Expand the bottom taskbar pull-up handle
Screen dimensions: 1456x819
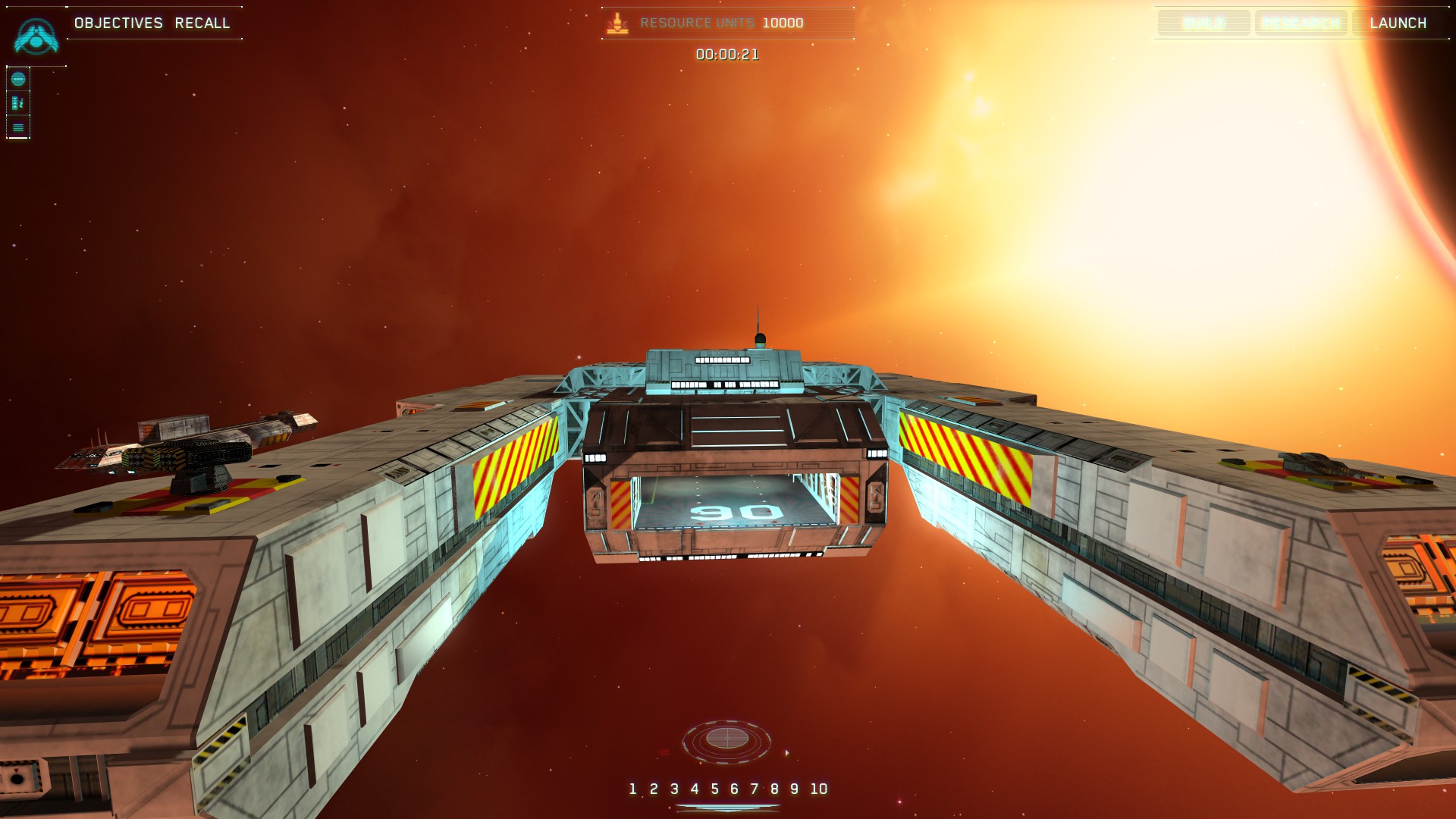(x=727, y=808)
